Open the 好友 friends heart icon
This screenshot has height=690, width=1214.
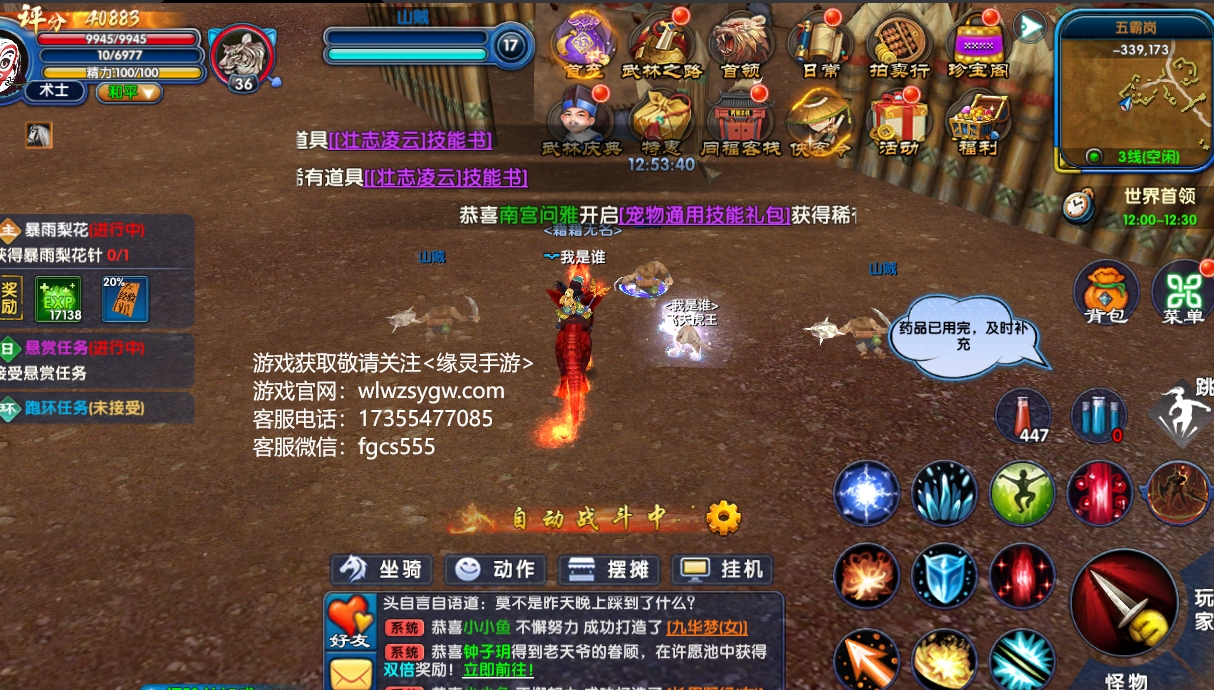(x=349, y=622)
